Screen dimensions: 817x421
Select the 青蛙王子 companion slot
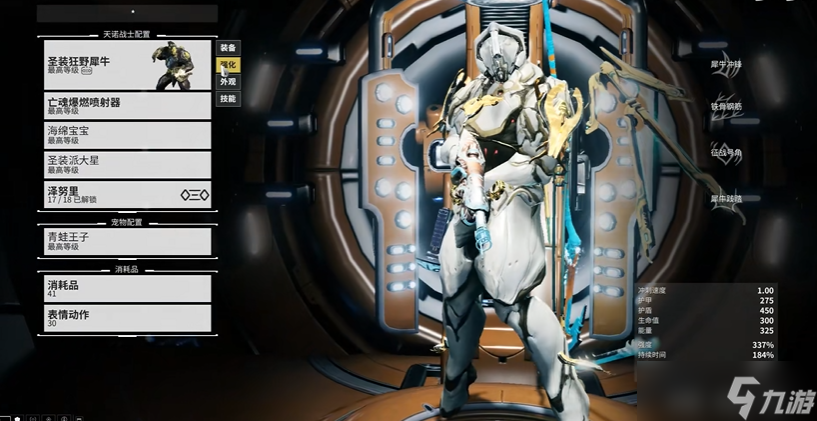coord(127,241)
